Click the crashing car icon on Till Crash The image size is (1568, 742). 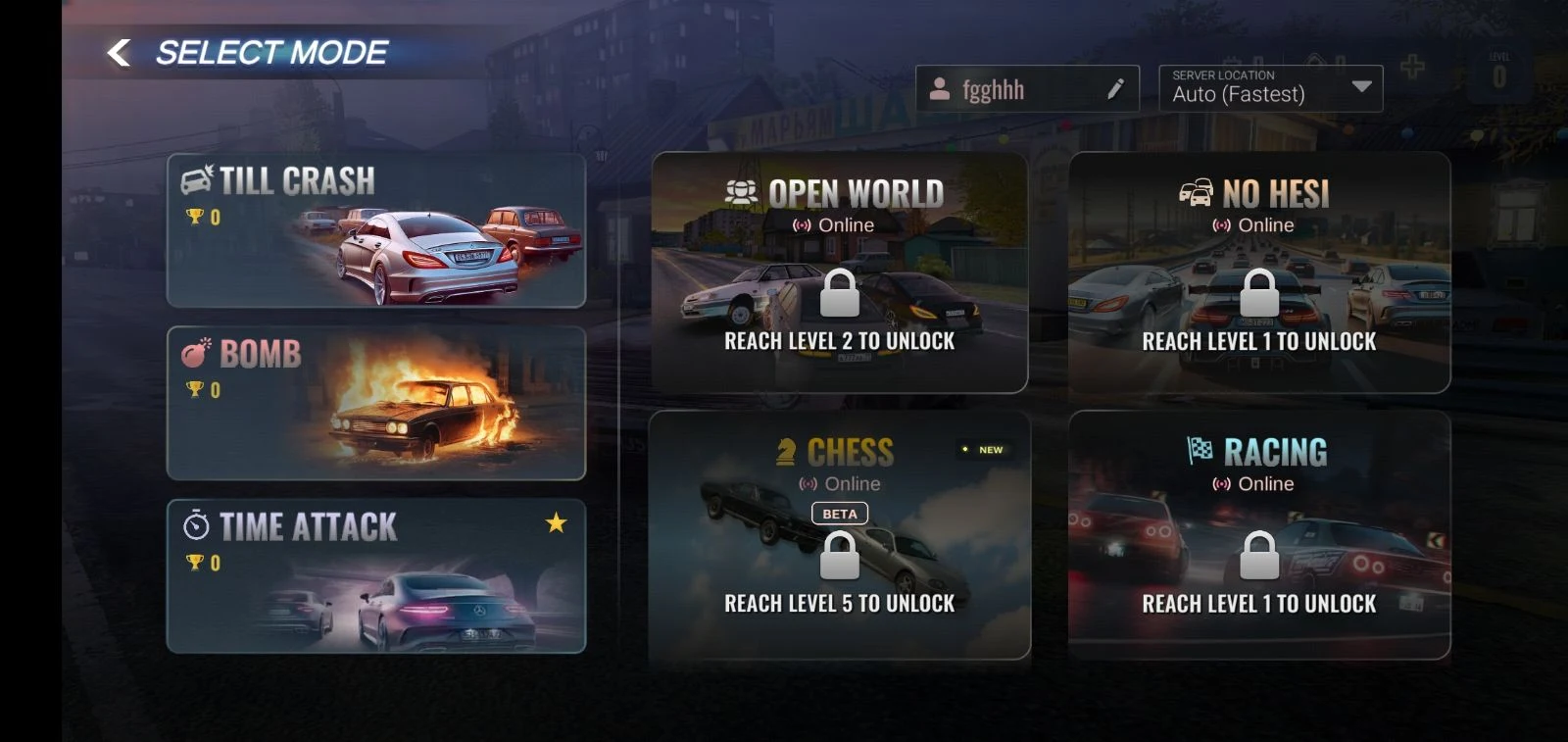tap(194, 177)
